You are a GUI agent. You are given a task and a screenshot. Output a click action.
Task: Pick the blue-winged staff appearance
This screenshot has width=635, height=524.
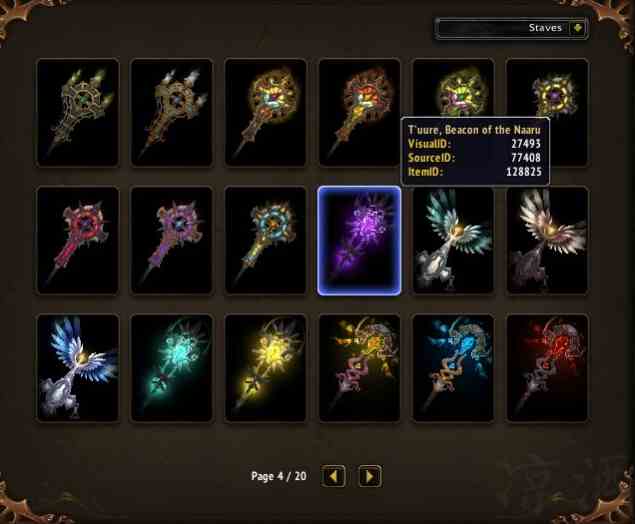click(78, 367)
